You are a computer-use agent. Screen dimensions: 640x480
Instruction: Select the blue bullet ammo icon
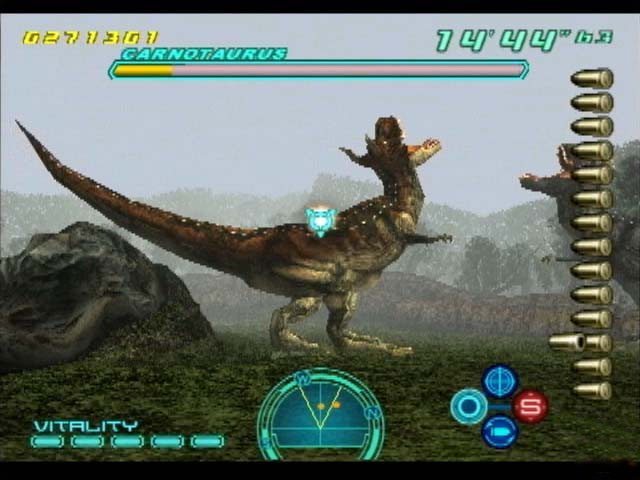click(x=499, y=431)
